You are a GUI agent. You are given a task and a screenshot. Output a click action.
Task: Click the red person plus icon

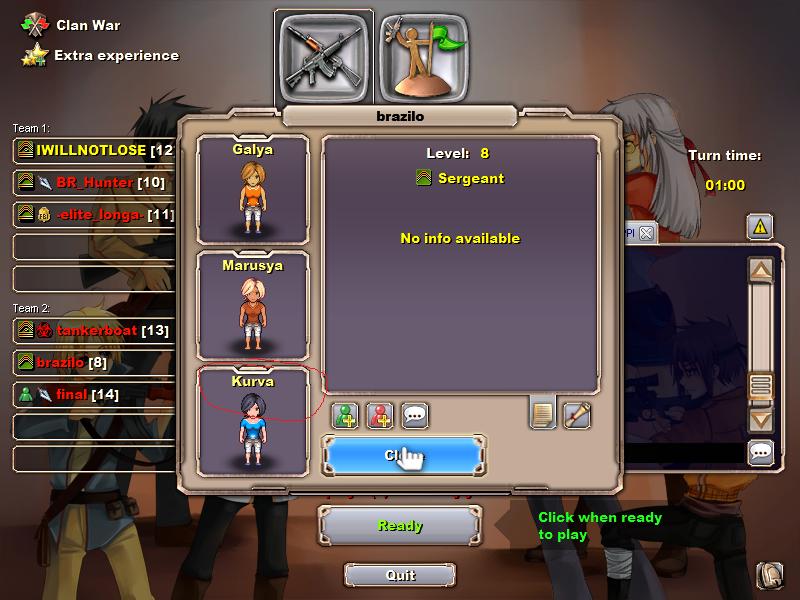click(x=380, y=415)
